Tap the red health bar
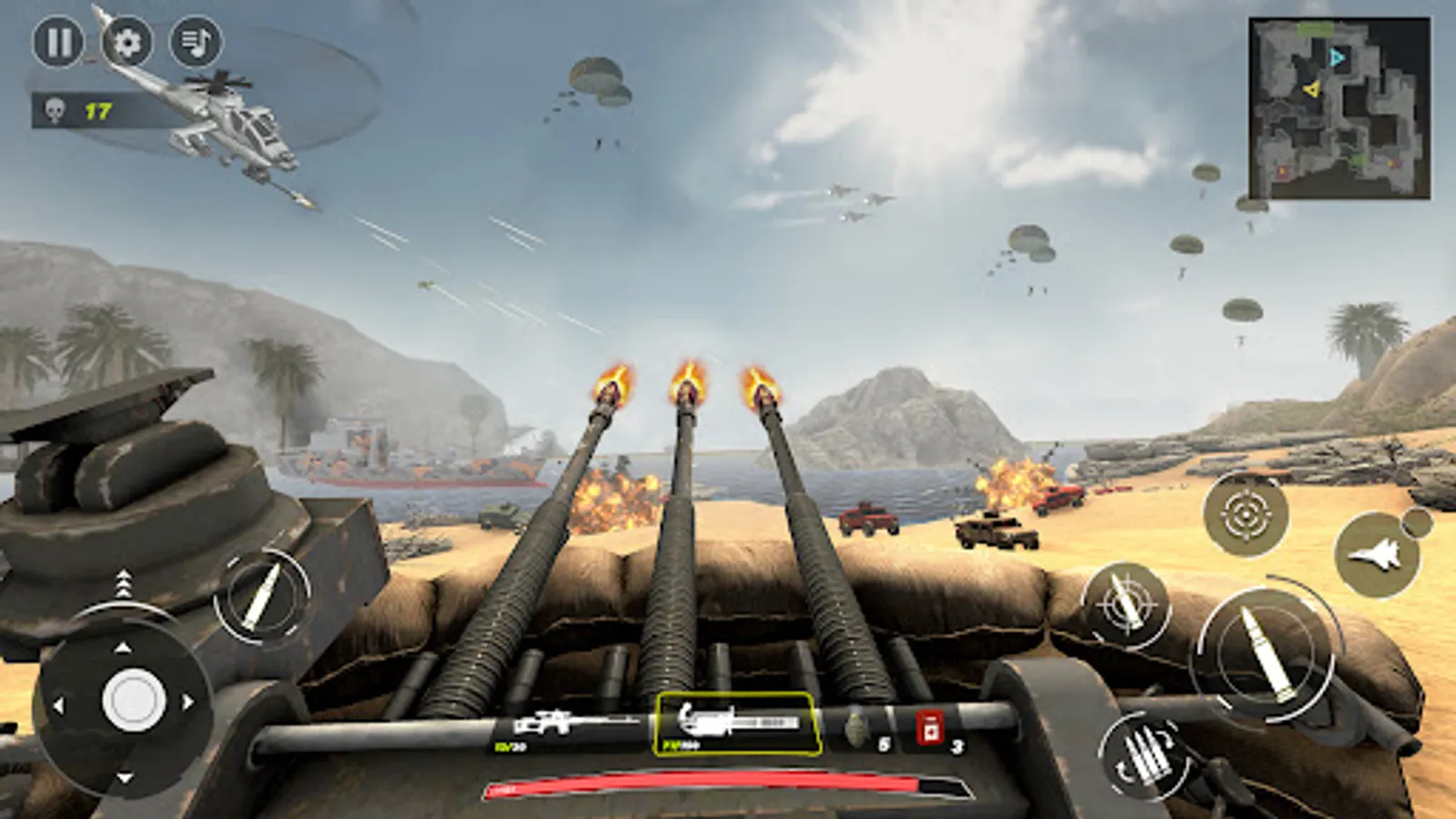Screen dimensions: 1456x819 [x=728, y=784]
